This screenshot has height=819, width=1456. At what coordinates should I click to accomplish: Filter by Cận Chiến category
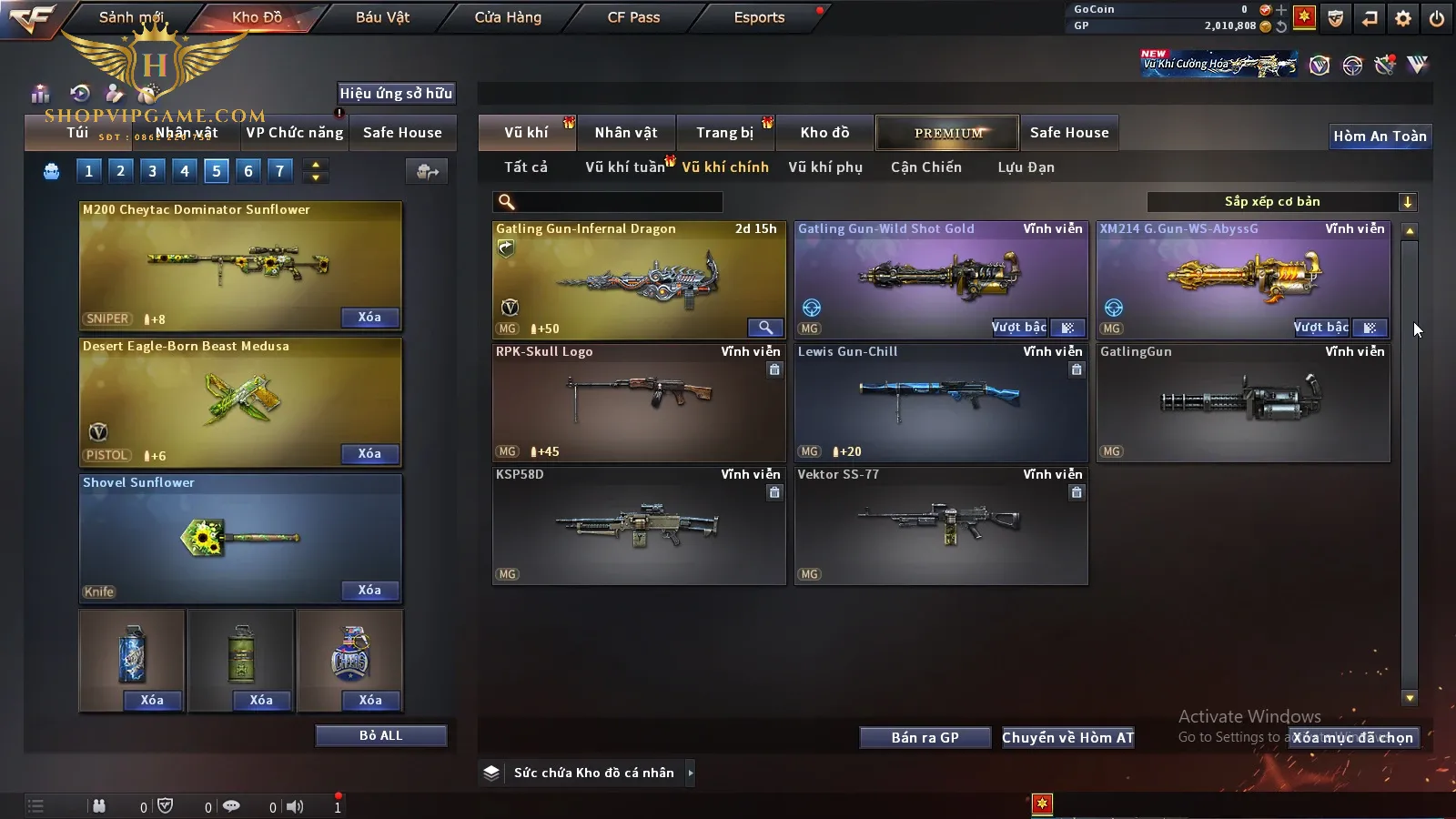[925, 167]
